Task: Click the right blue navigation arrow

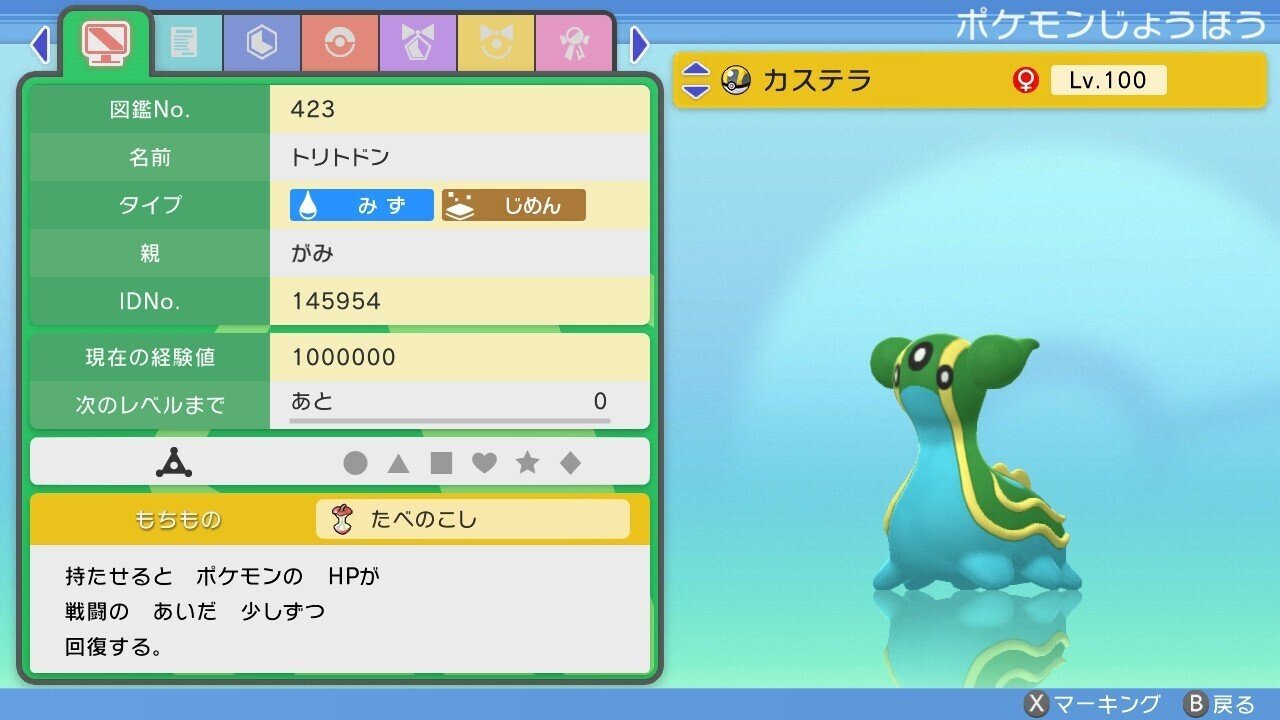Action: [x=638, y=45]
